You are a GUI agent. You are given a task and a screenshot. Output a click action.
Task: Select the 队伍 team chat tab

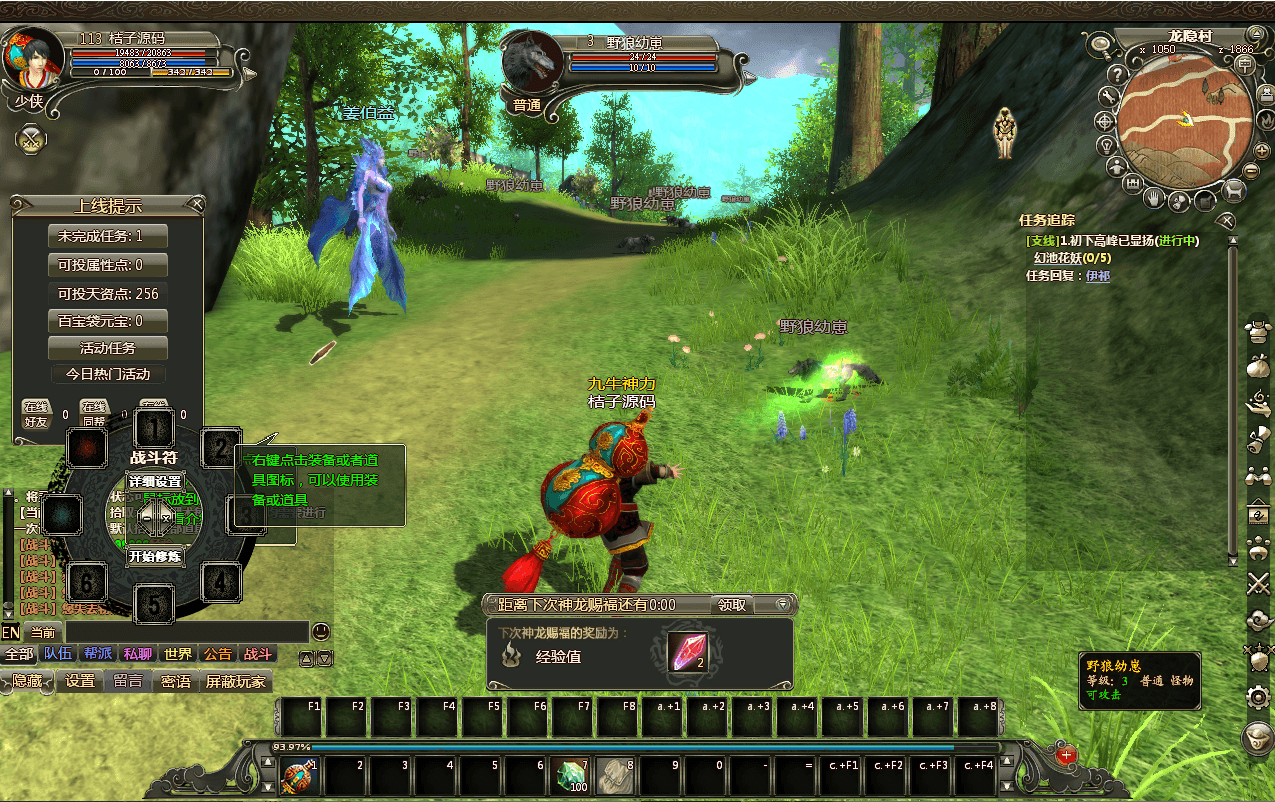point(58,654)
